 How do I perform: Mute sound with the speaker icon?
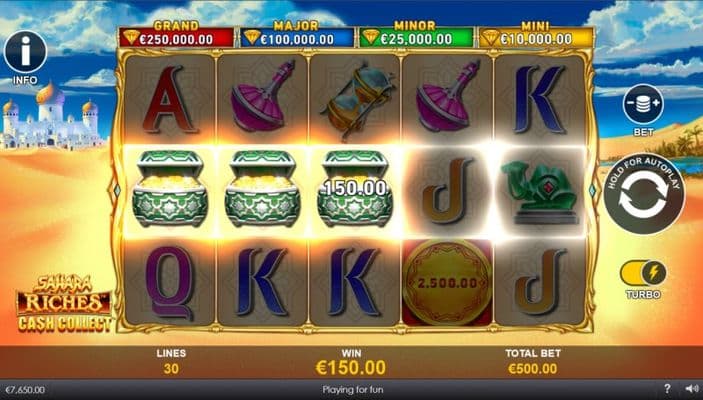690,389
